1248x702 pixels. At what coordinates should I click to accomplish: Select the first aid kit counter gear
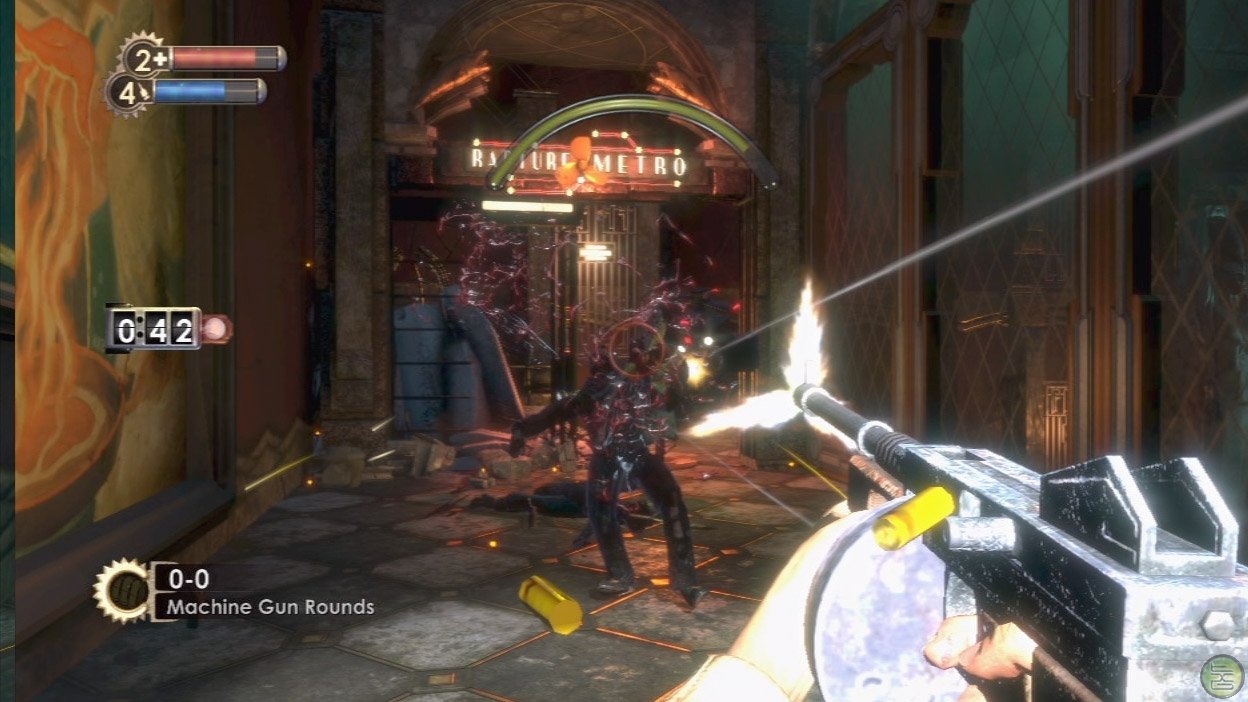point(143,57)
